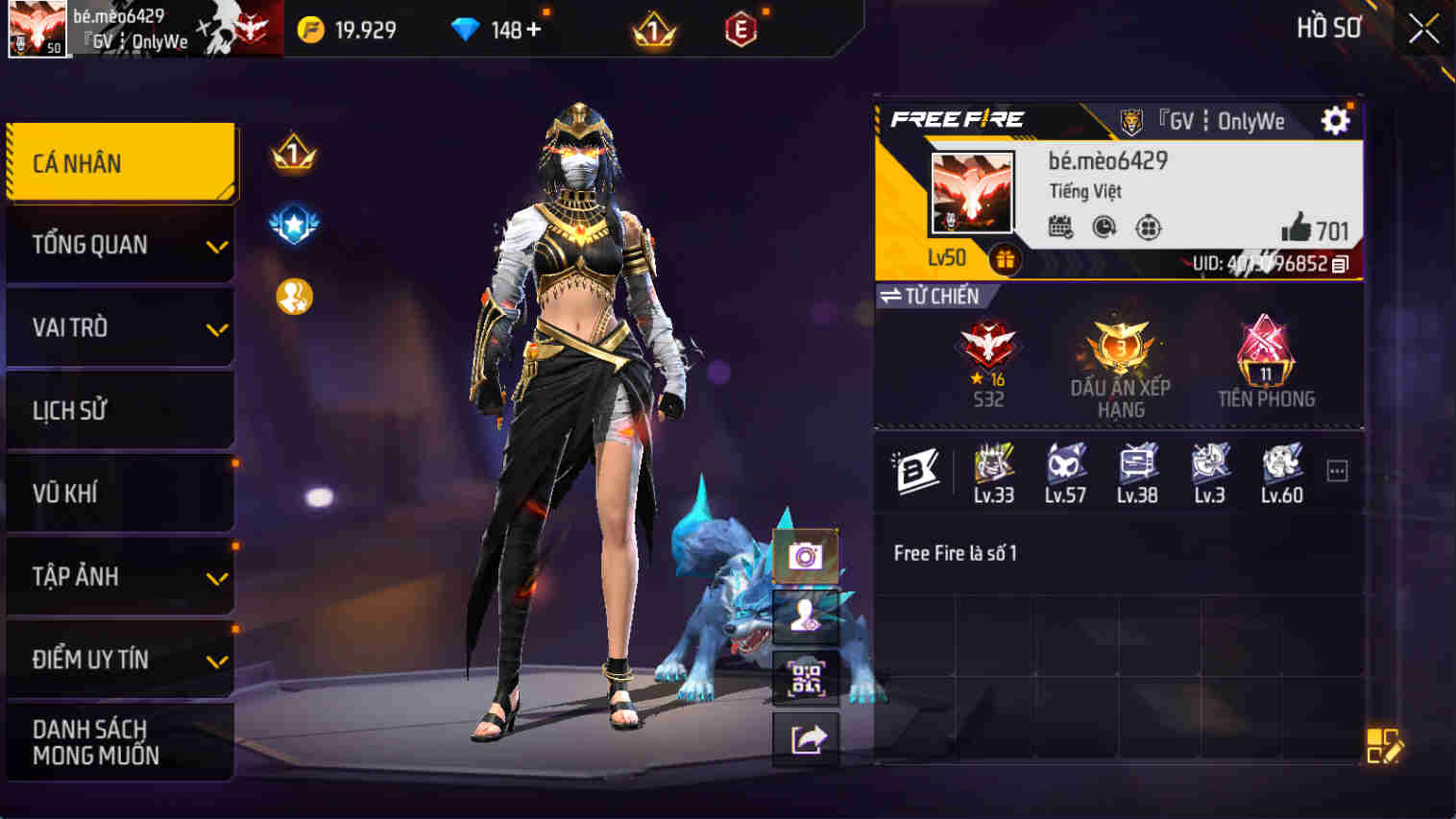The width and height of the screenshot is (1456, 819).
Task: Open the LỊCH SỬ menu item
Action: (120, 410)
